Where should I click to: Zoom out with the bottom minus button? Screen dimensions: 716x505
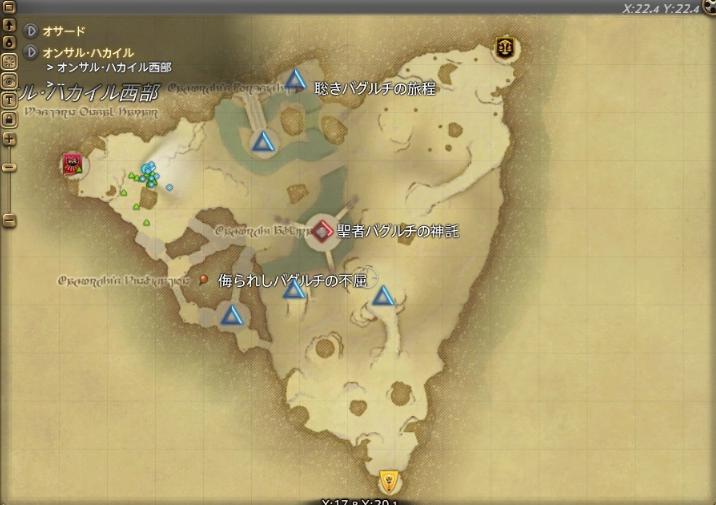point(9,219)
